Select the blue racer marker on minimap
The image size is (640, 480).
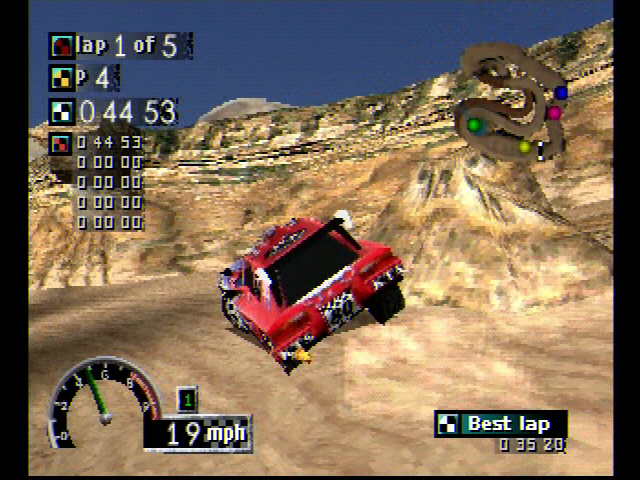(x=561, y=93)
